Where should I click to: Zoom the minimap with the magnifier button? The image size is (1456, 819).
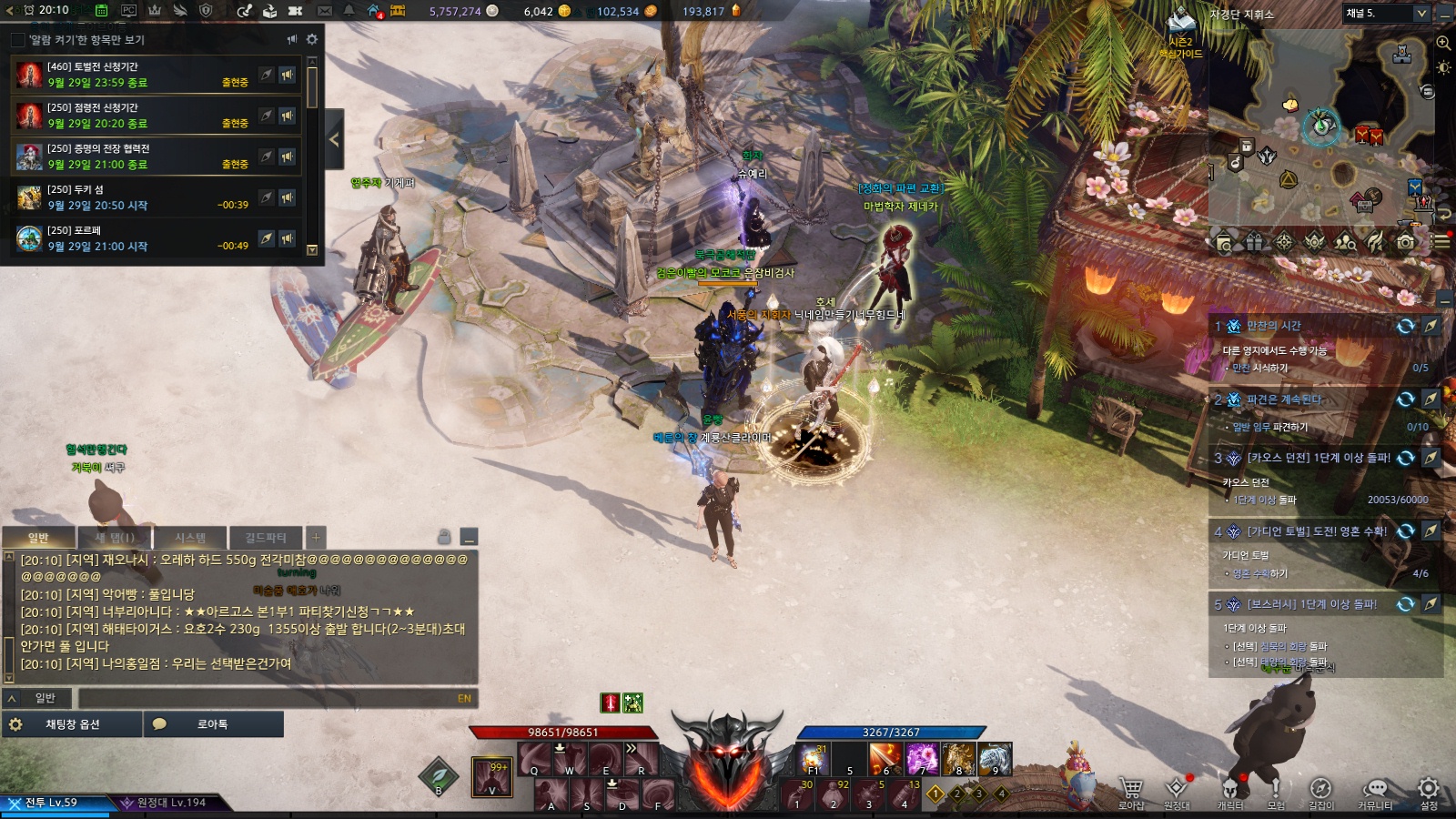coord(1443,43)
